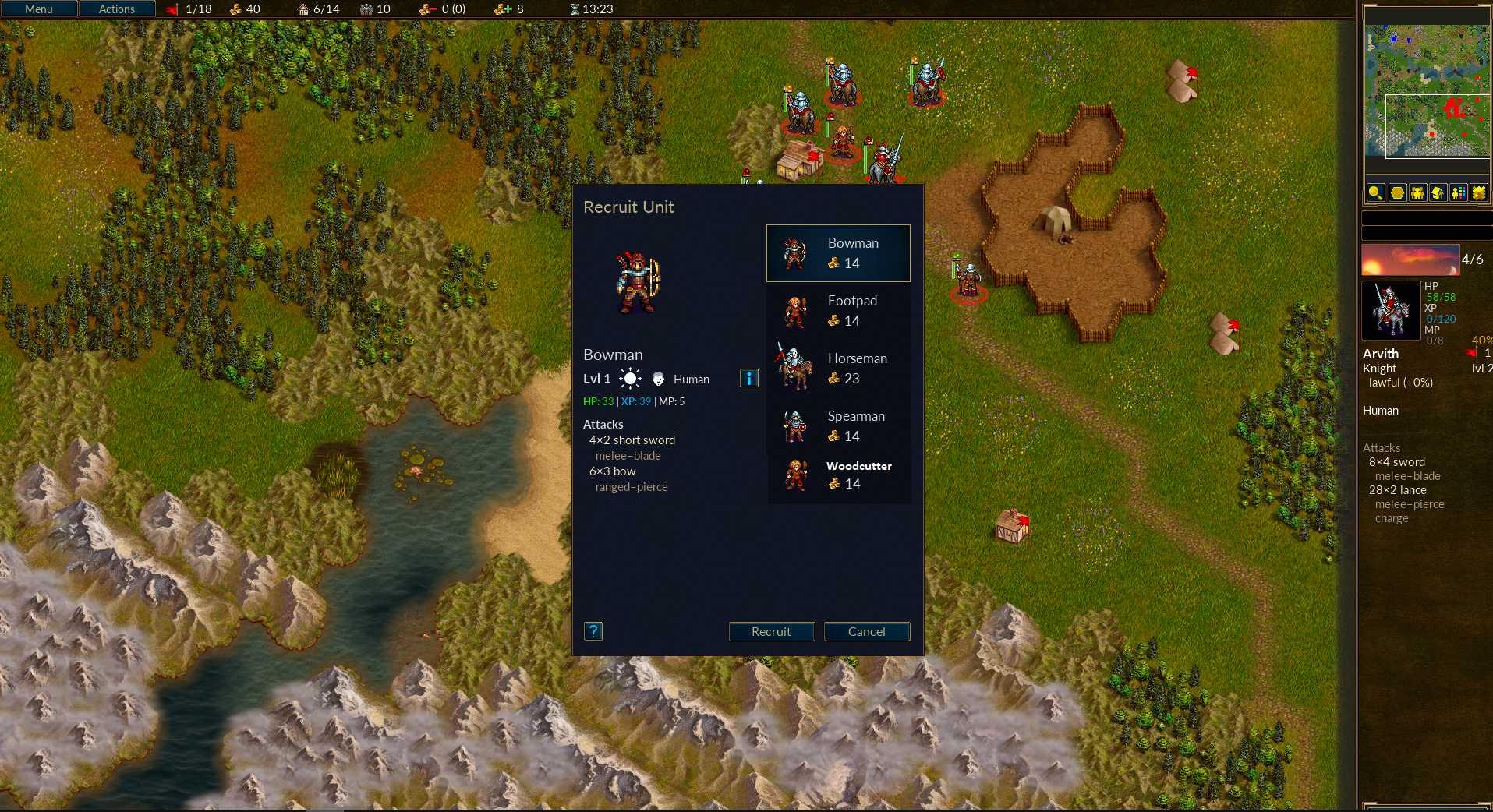This screenshot has height=812, width=1493.
Task: Toggle minimap terrain hexagon button
Action: point(1397,192)
